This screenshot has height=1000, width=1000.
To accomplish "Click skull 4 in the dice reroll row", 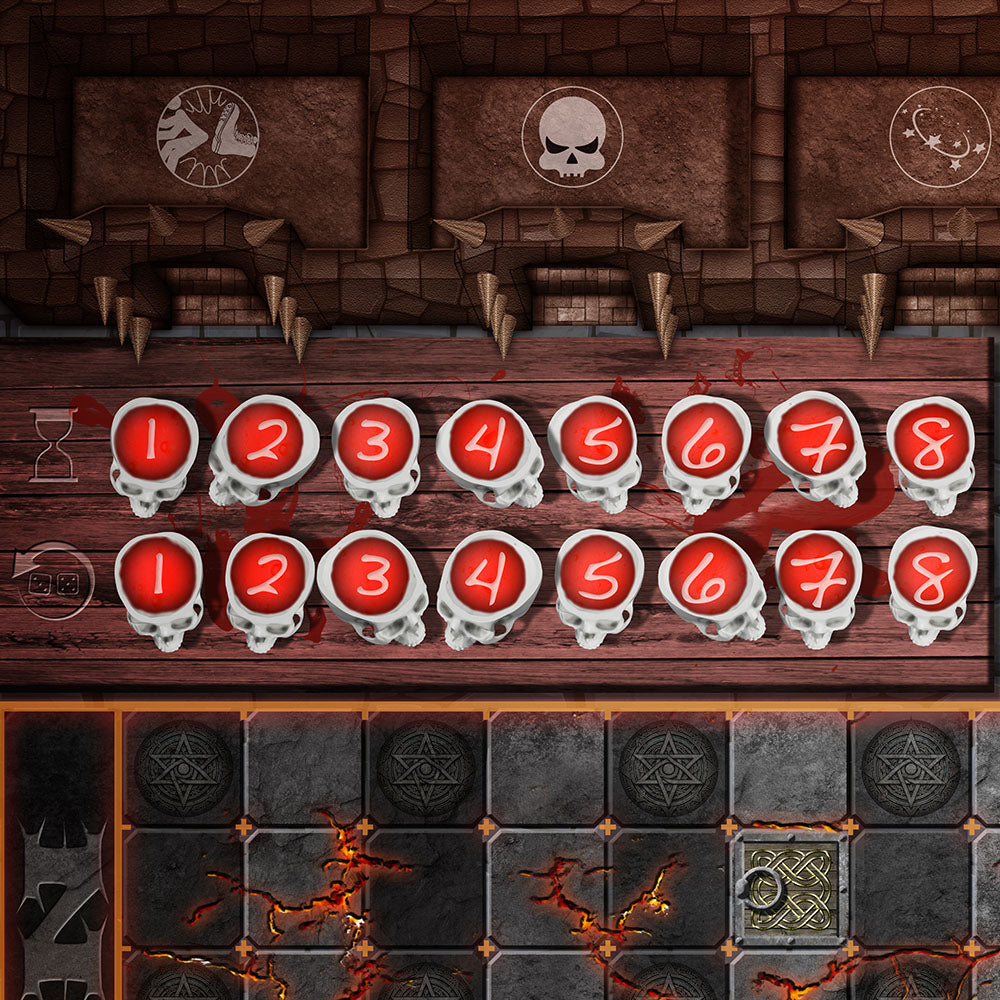I will pyautogui.click(x=487, y=575).
